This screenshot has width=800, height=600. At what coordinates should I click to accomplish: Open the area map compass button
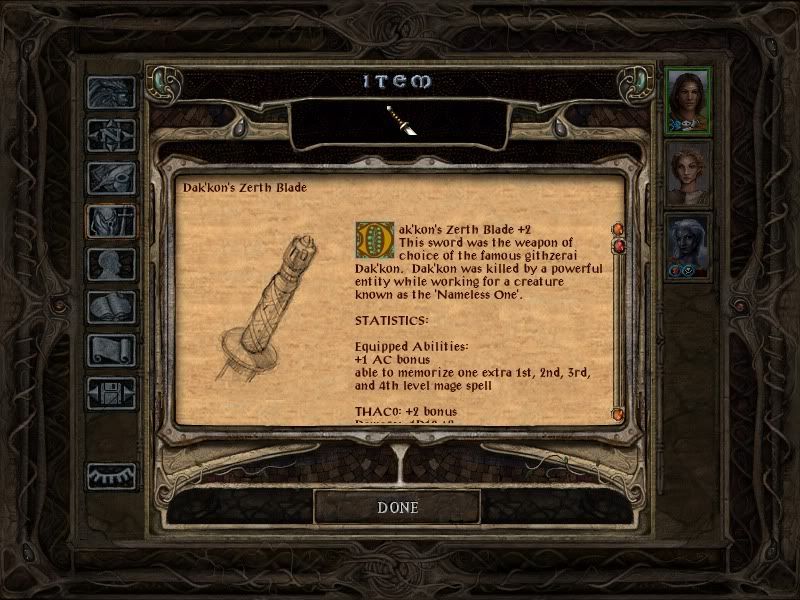(111, 135)
